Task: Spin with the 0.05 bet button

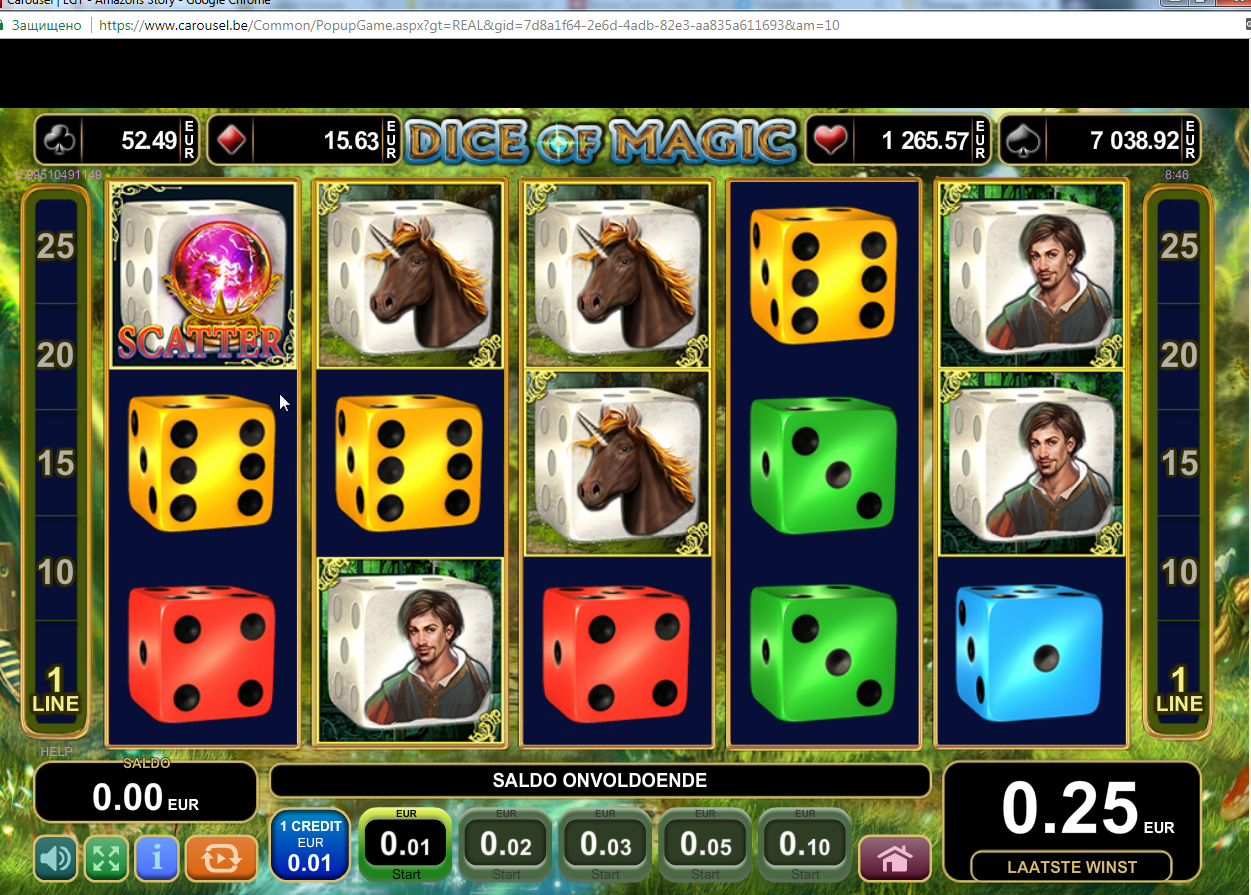Action: (x=705, y=846)
